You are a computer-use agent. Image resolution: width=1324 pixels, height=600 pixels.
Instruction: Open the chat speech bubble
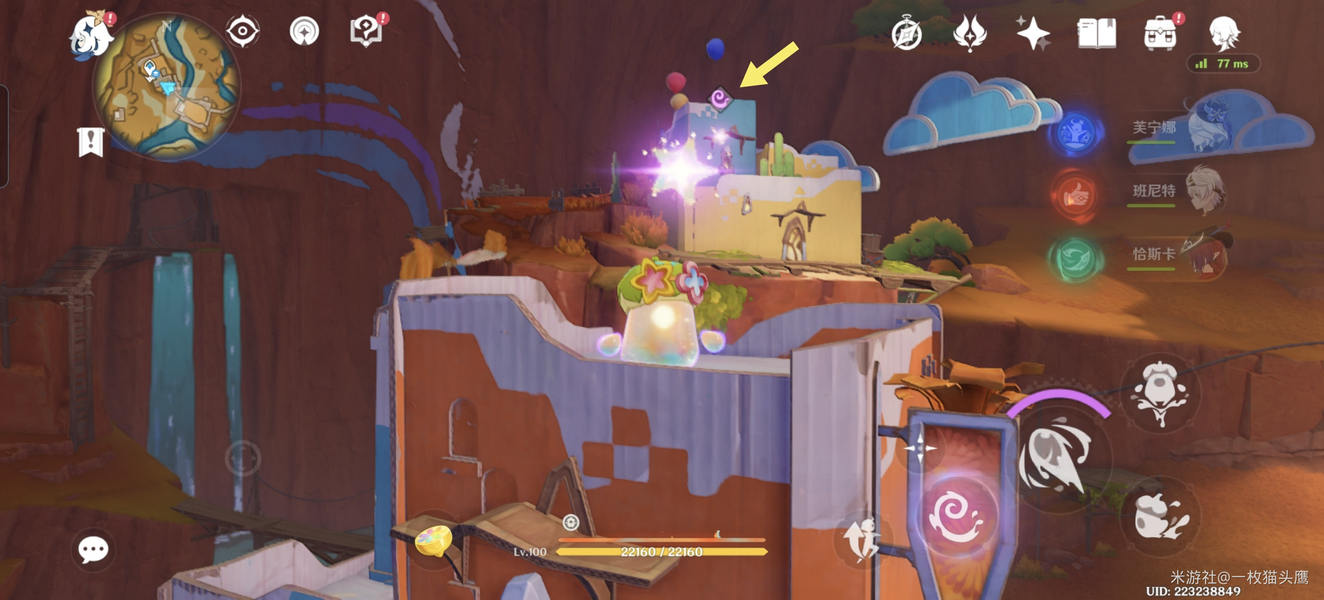click(94, 549)
